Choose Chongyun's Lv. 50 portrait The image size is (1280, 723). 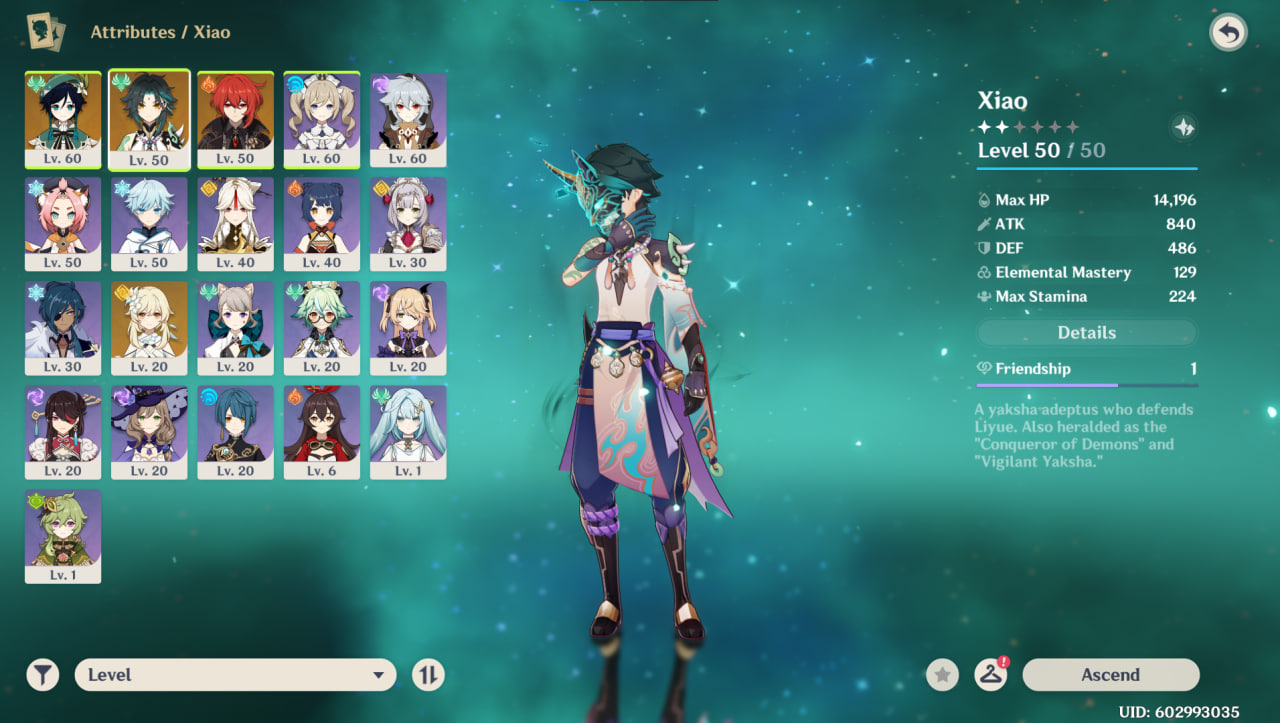click(149, 223)
